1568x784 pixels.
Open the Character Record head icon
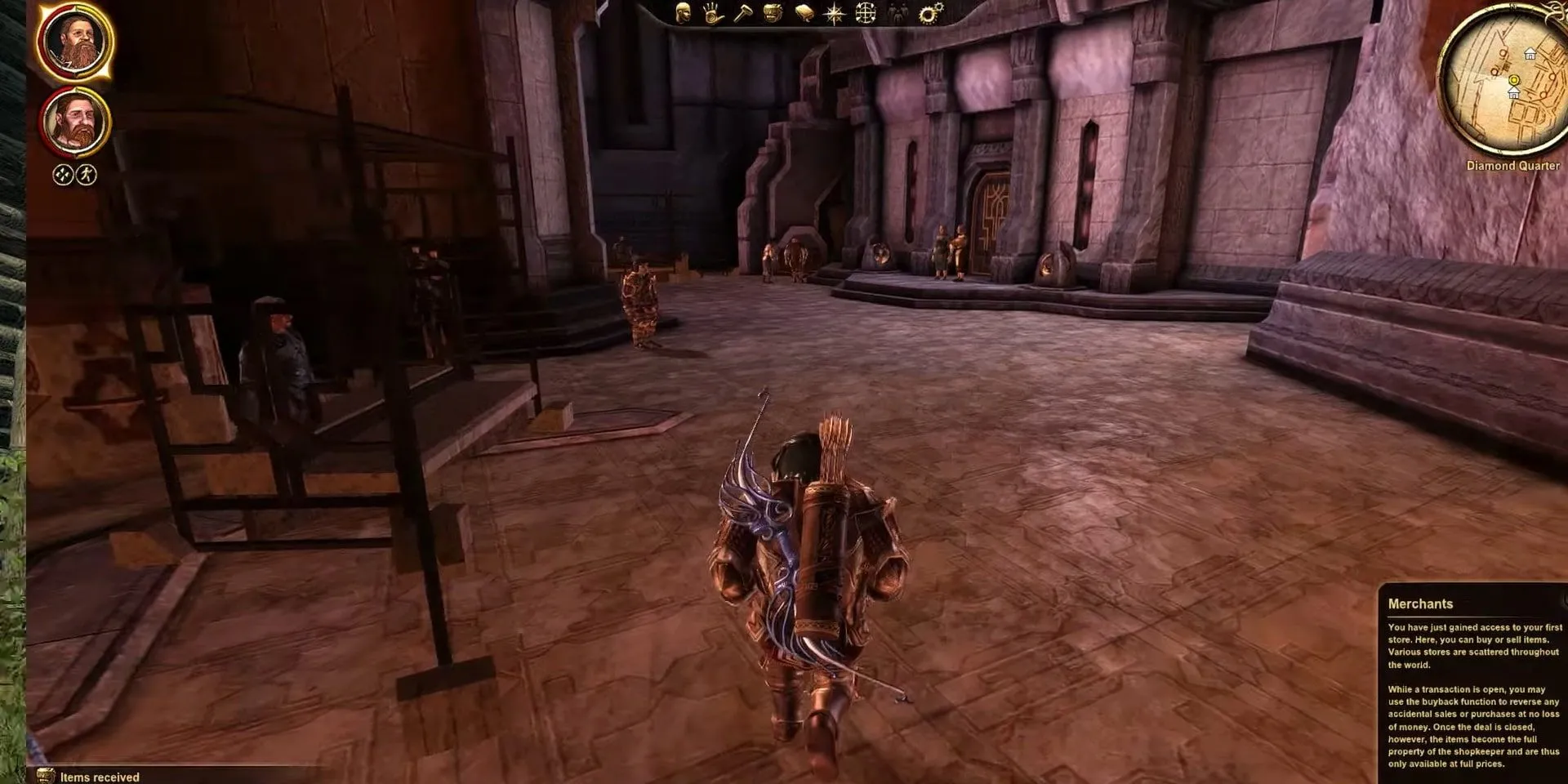684,12
